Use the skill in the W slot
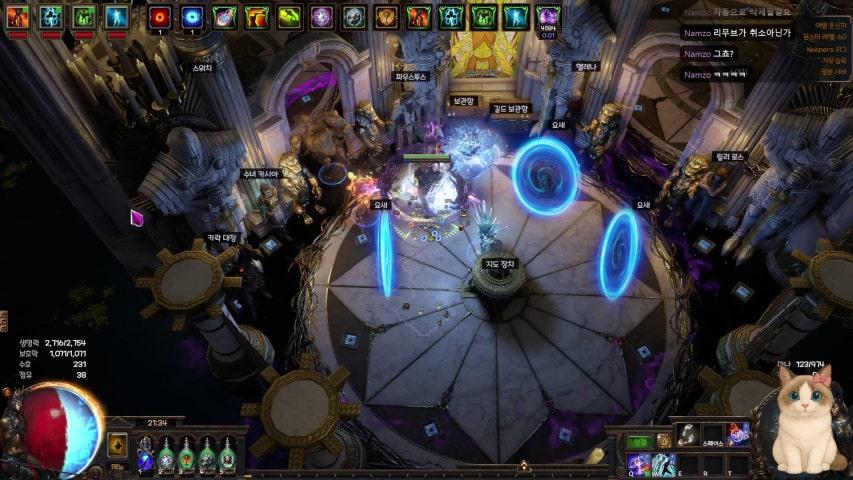853x480 pixels. (663, 462)
